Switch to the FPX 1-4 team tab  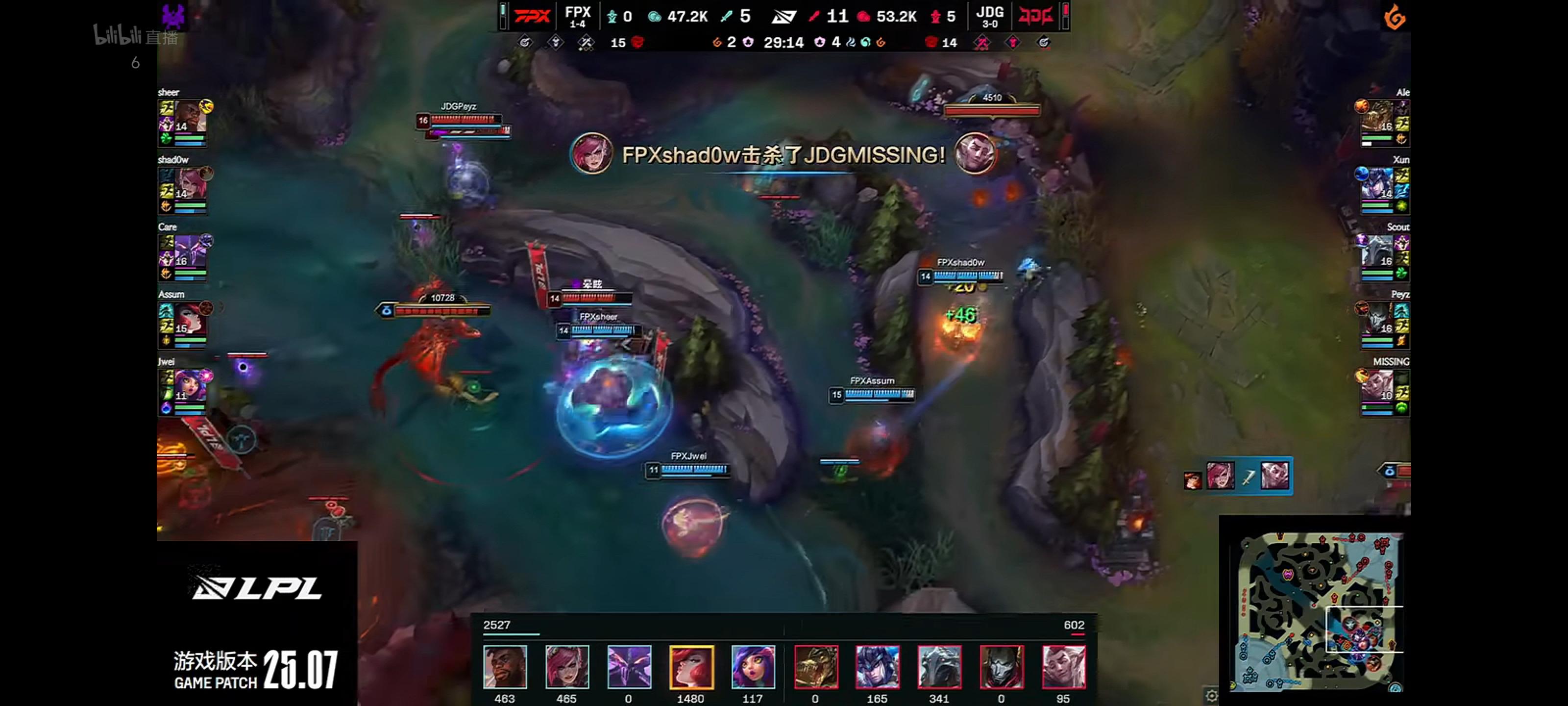tap(578, 17)
